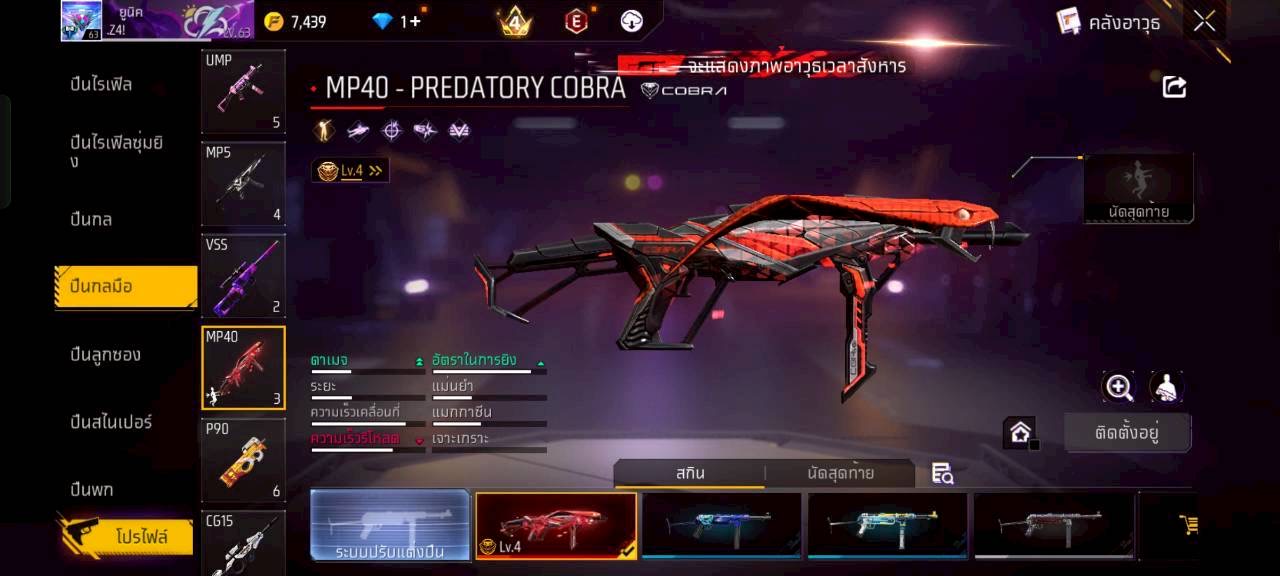
Task: Close the weapon armory screen
Action: click(1204, 21)
